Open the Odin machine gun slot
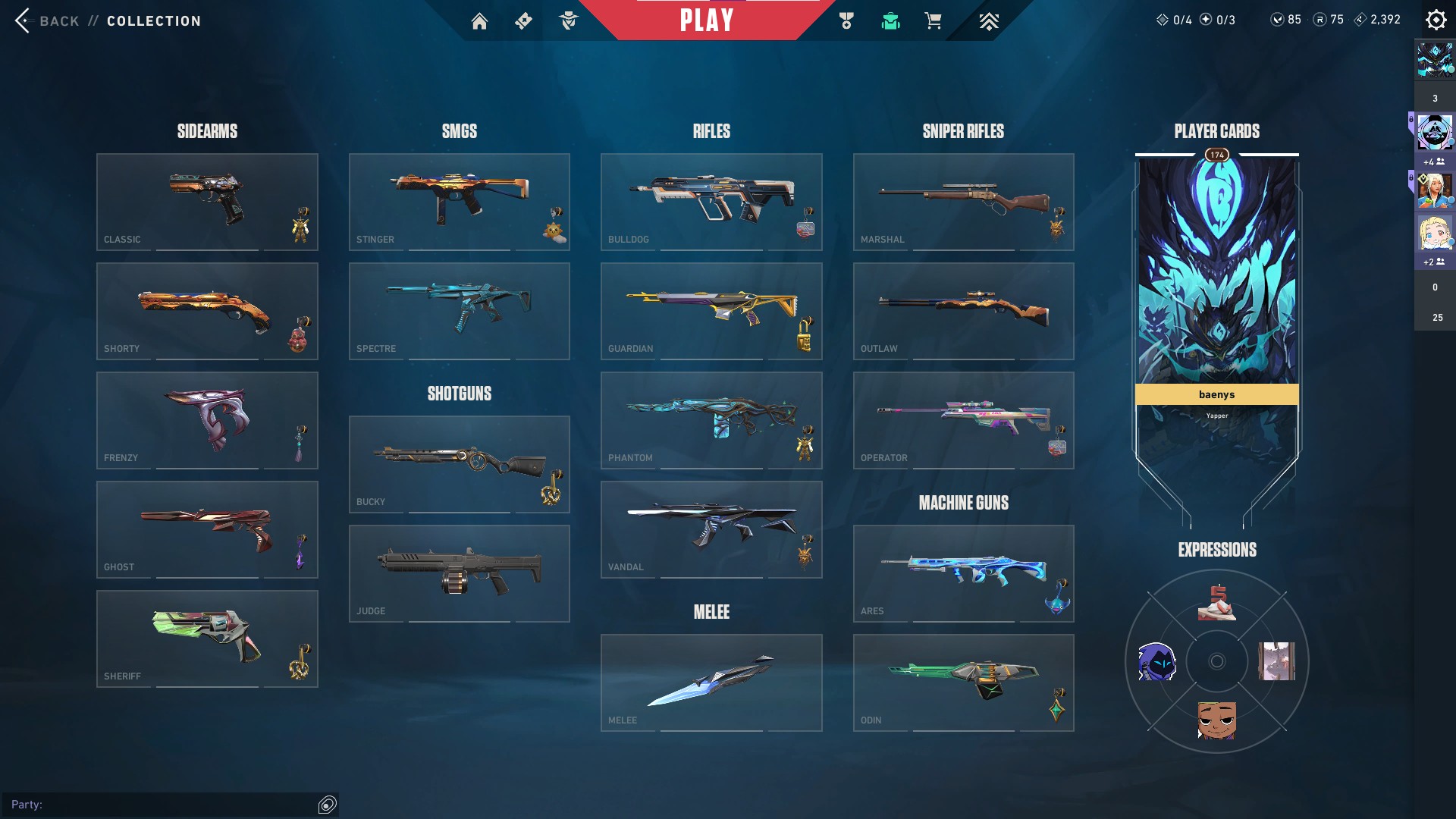The height and width of the screenshot is (819, 1456). point(963,682)
